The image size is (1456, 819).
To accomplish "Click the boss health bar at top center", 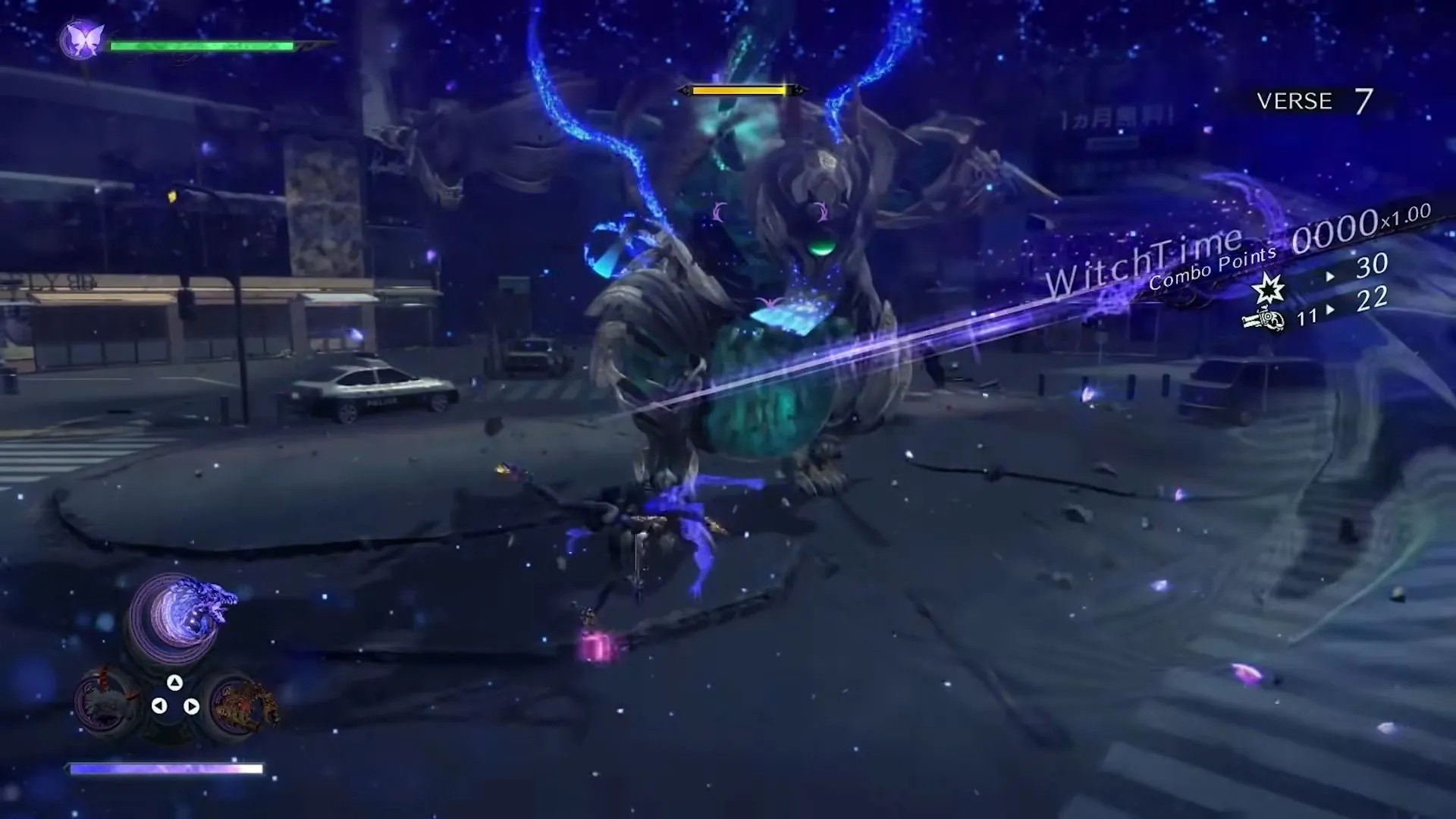I will pyautogui.click(x=739, y=91).
